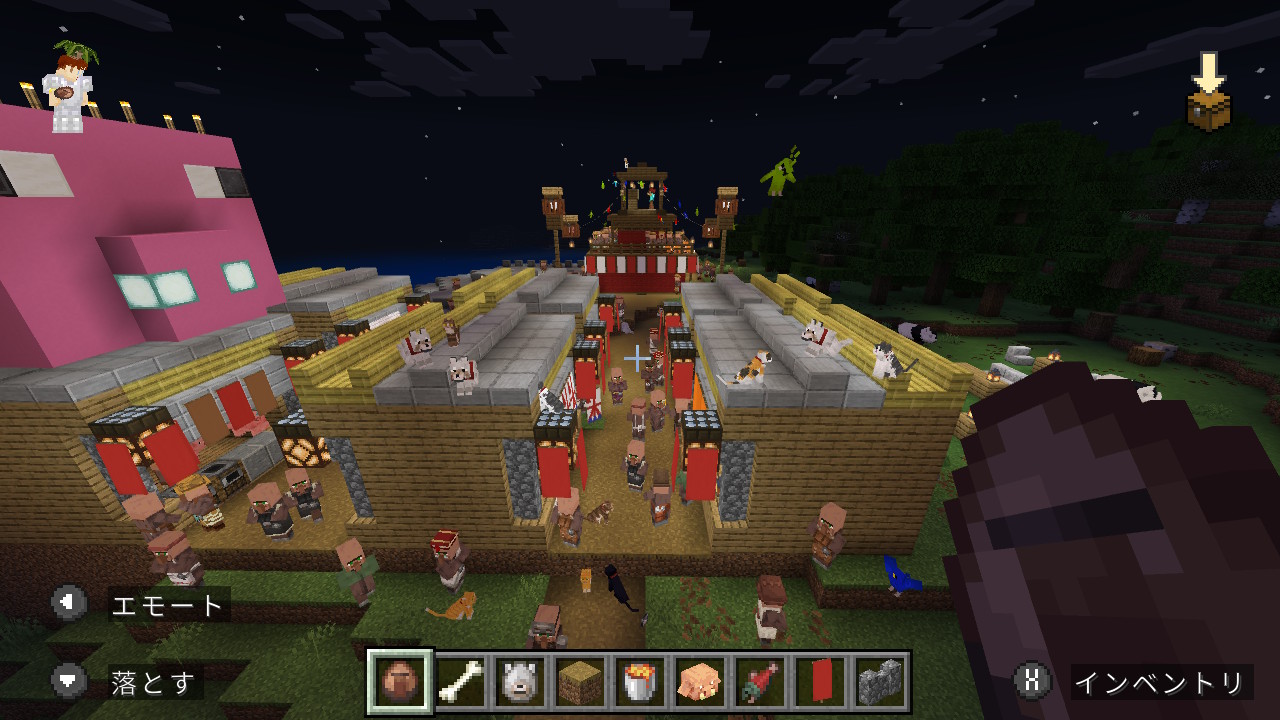
Task: Pick the cobblestone wall slot
Action: tap(880, 682)
